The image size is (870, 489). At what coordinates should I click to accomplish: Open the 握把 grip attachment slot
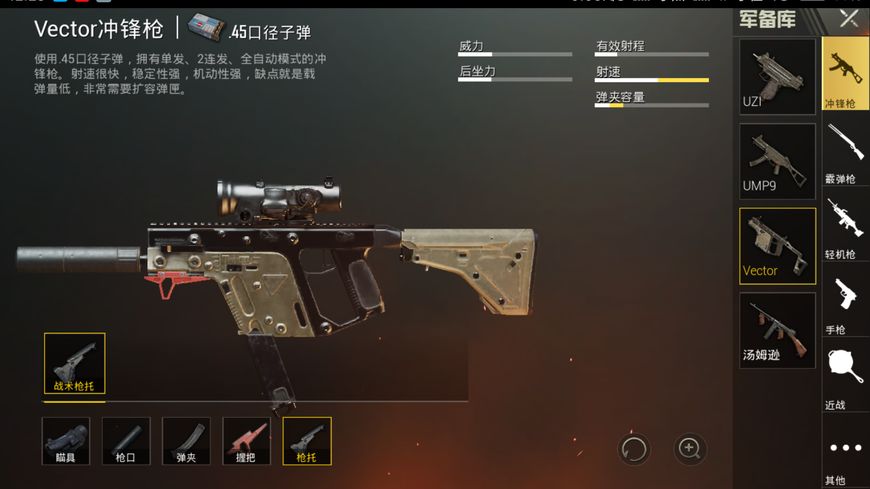click(x=246, y=441)
